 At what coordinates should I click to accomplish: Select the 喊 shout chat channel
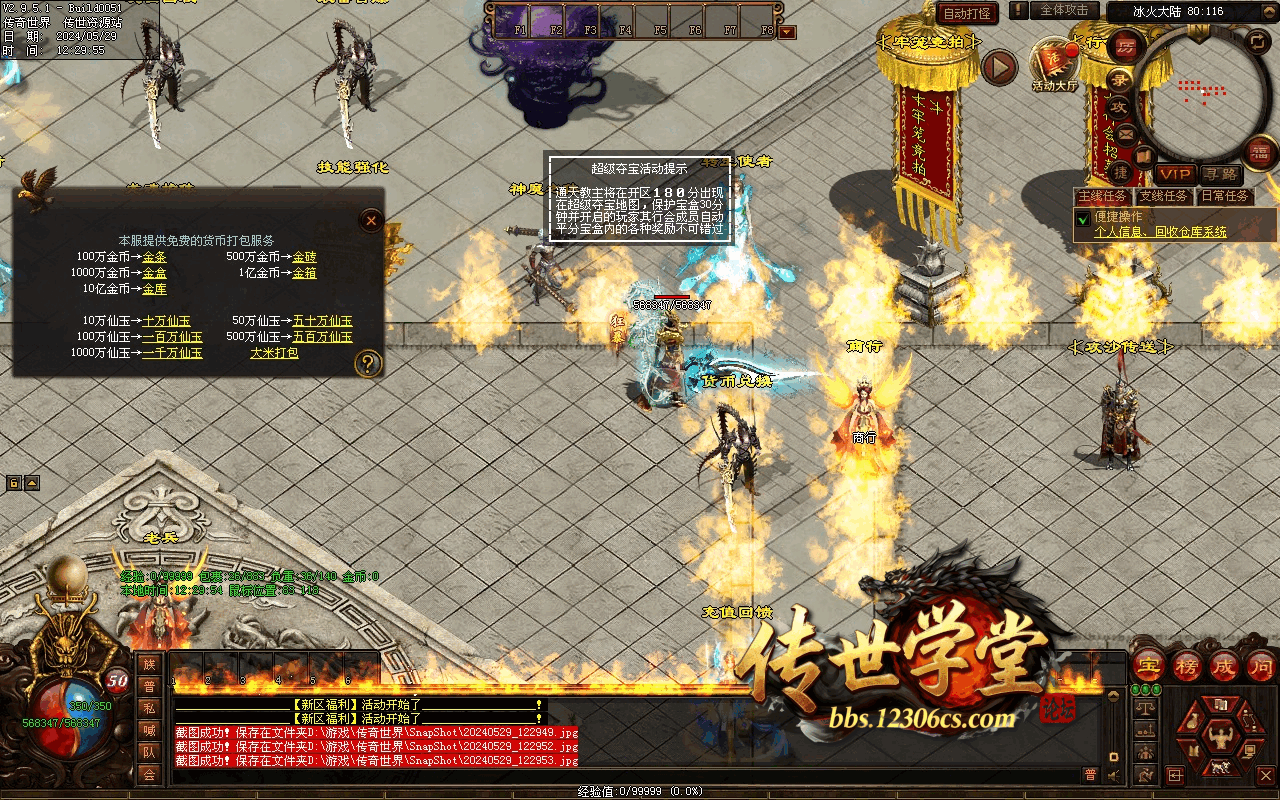pos(149,730)
